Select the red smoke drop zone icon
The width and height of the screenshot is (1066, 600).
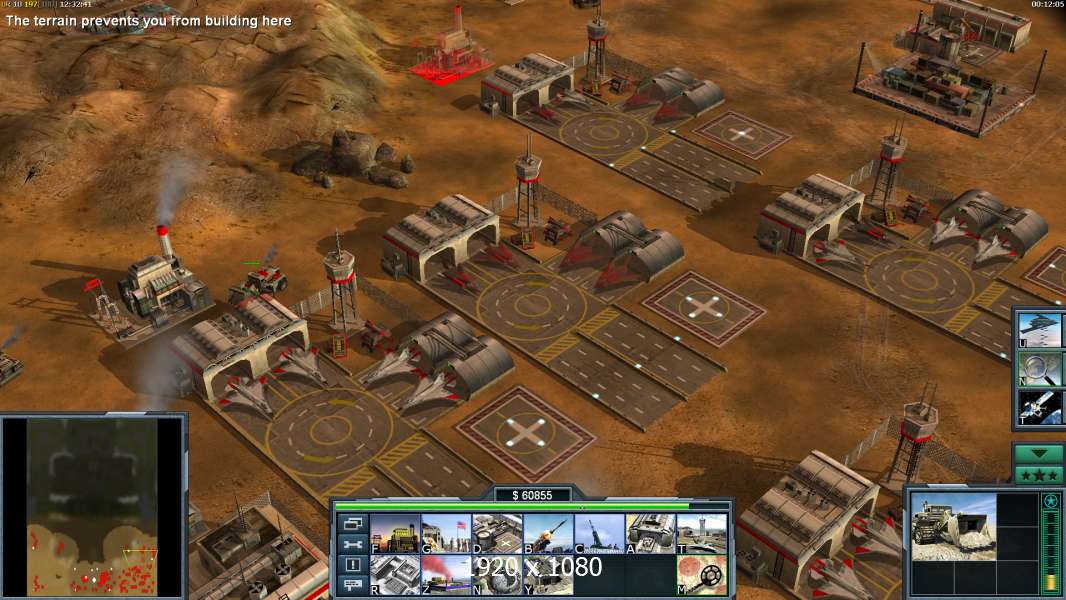[x=445, y=574]
